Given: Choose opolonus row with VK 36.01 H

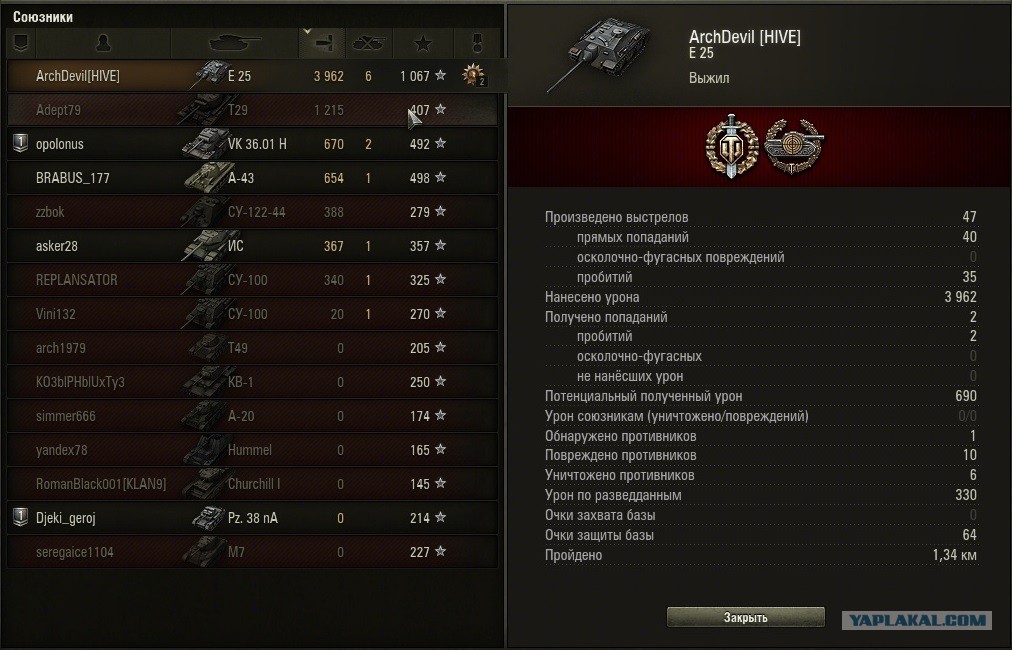Looking at the screenshot, I should click(250, 144).
